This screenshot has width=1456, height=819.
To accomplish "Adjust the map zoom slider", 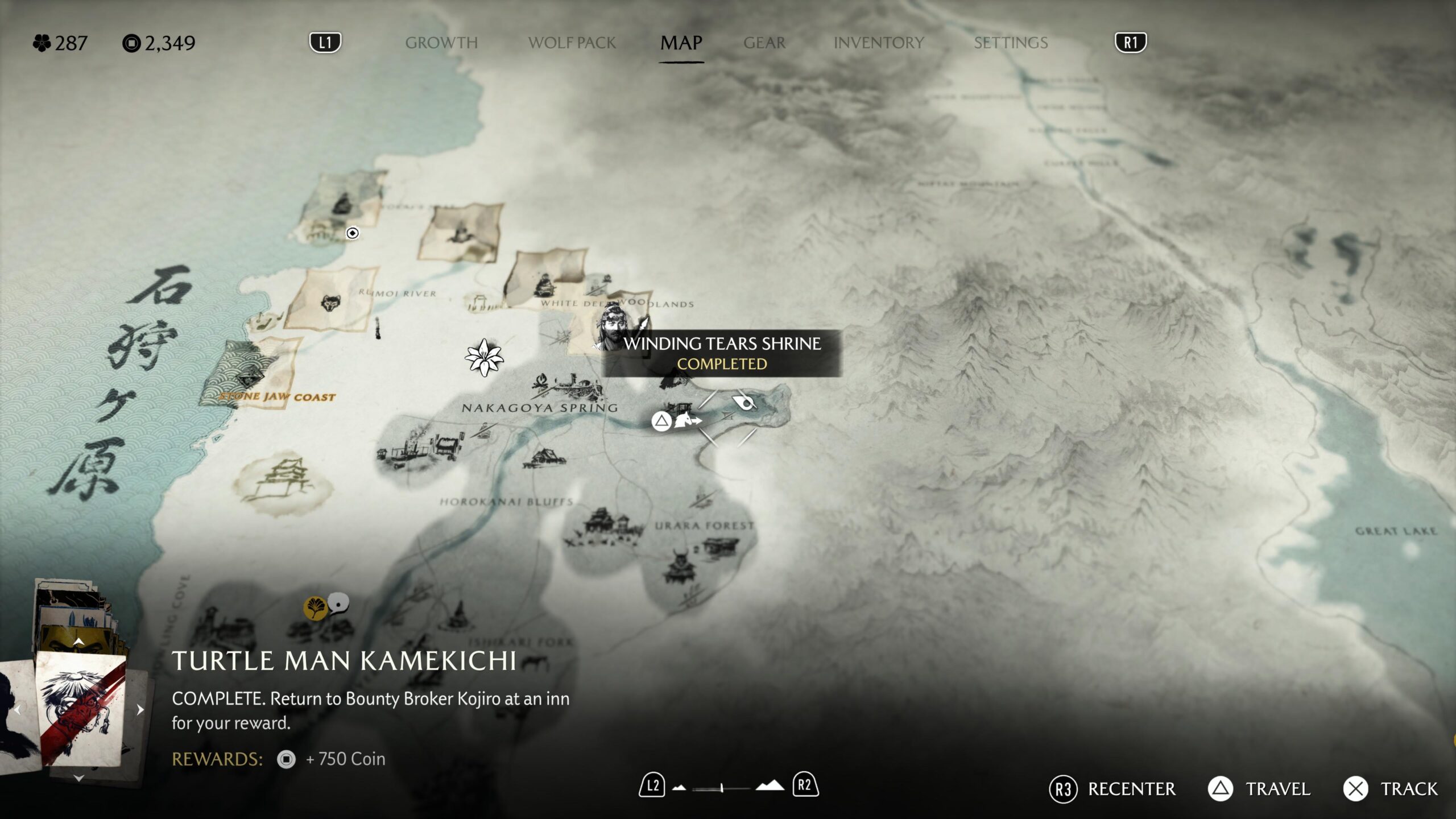I will pyautogui.click(x=722, y=788).
